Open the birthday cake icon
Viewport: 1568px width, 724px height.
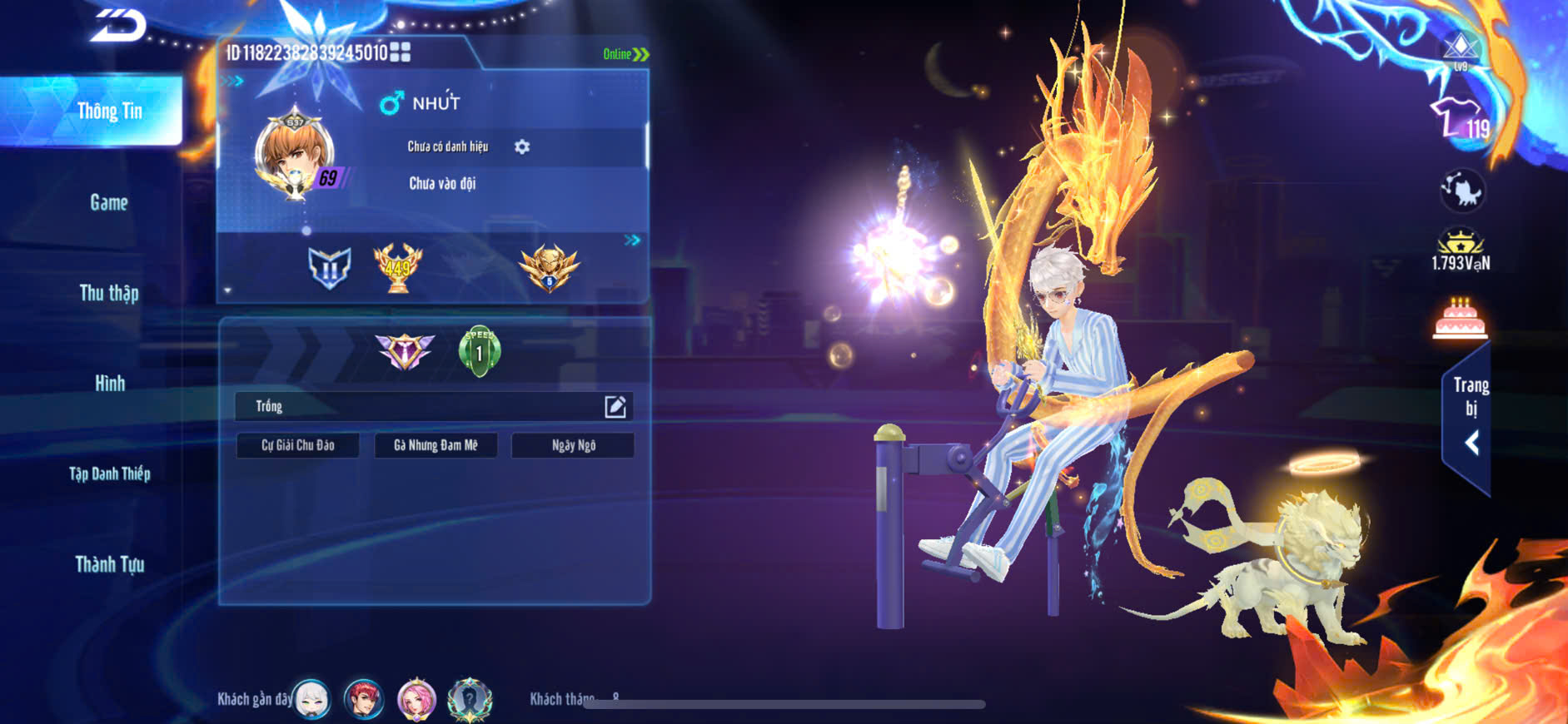coord(1460,319)
